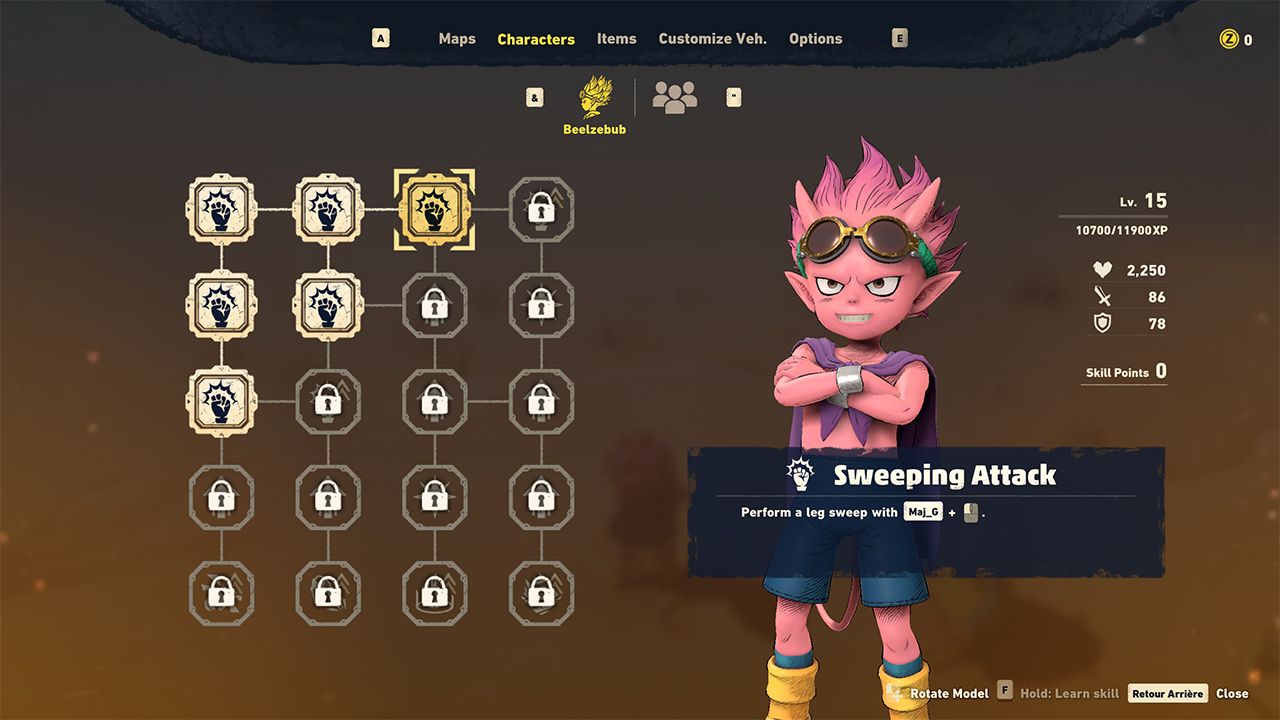Screen dimensions: 1280x720
Task: Show the Options tab
Action: click(x=815, y=39)
